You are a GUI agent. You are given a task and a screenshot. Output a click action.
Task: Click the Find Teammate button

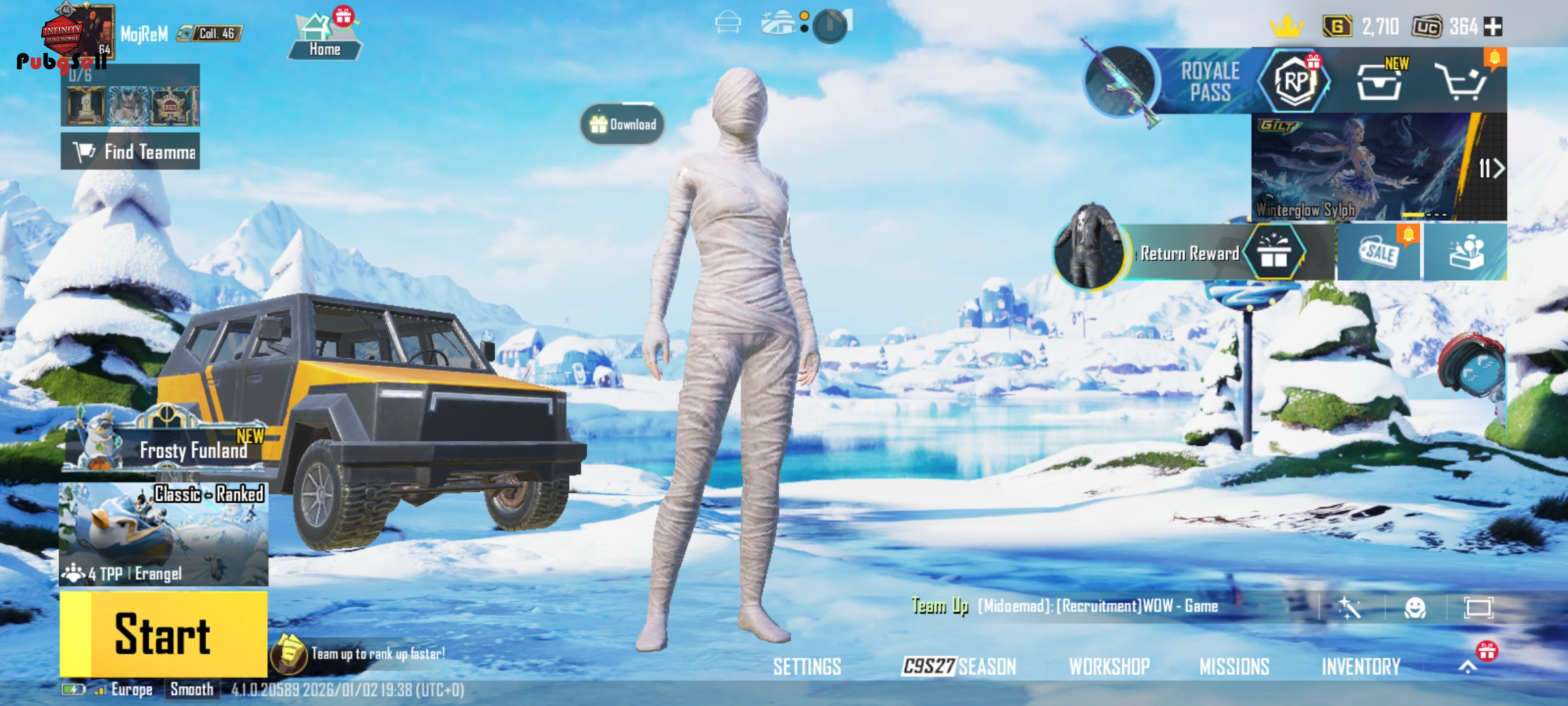[x=131, y=152]
